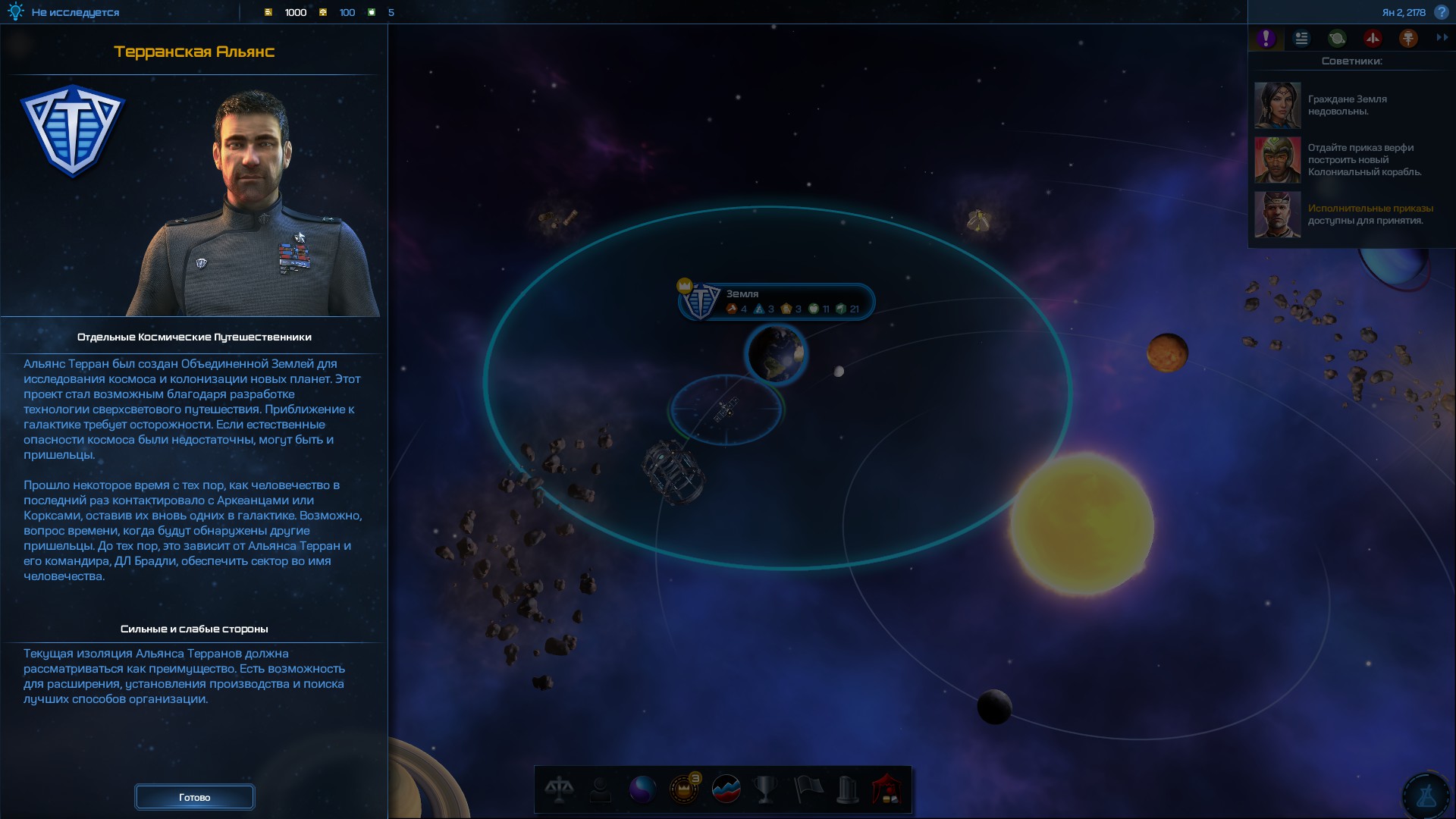Screen dimensions: 1456x819
Task: Click the research flask button in corner
Action: pyautogui.click(x=1426, y=795)
